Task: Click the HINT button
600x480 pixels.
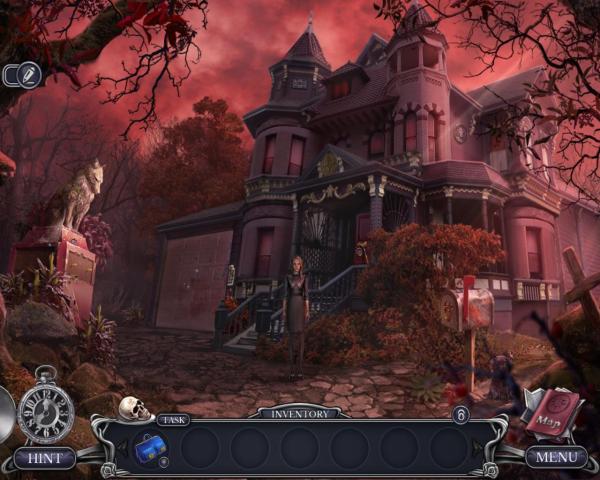Action: coord(44,458)
